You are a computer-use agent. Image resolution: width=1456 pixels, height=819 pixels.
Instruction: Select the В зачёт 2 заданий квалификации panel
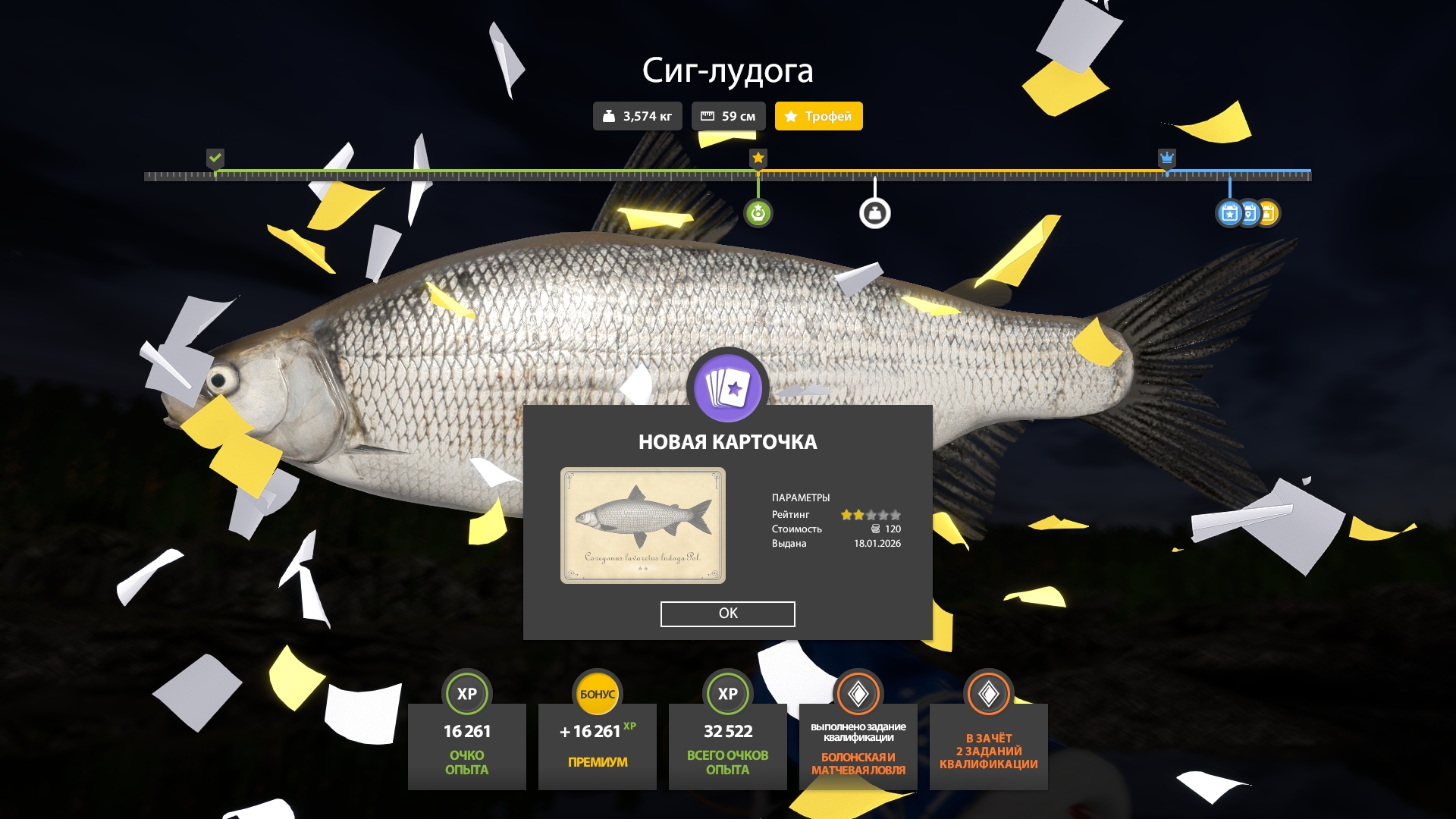988,747
